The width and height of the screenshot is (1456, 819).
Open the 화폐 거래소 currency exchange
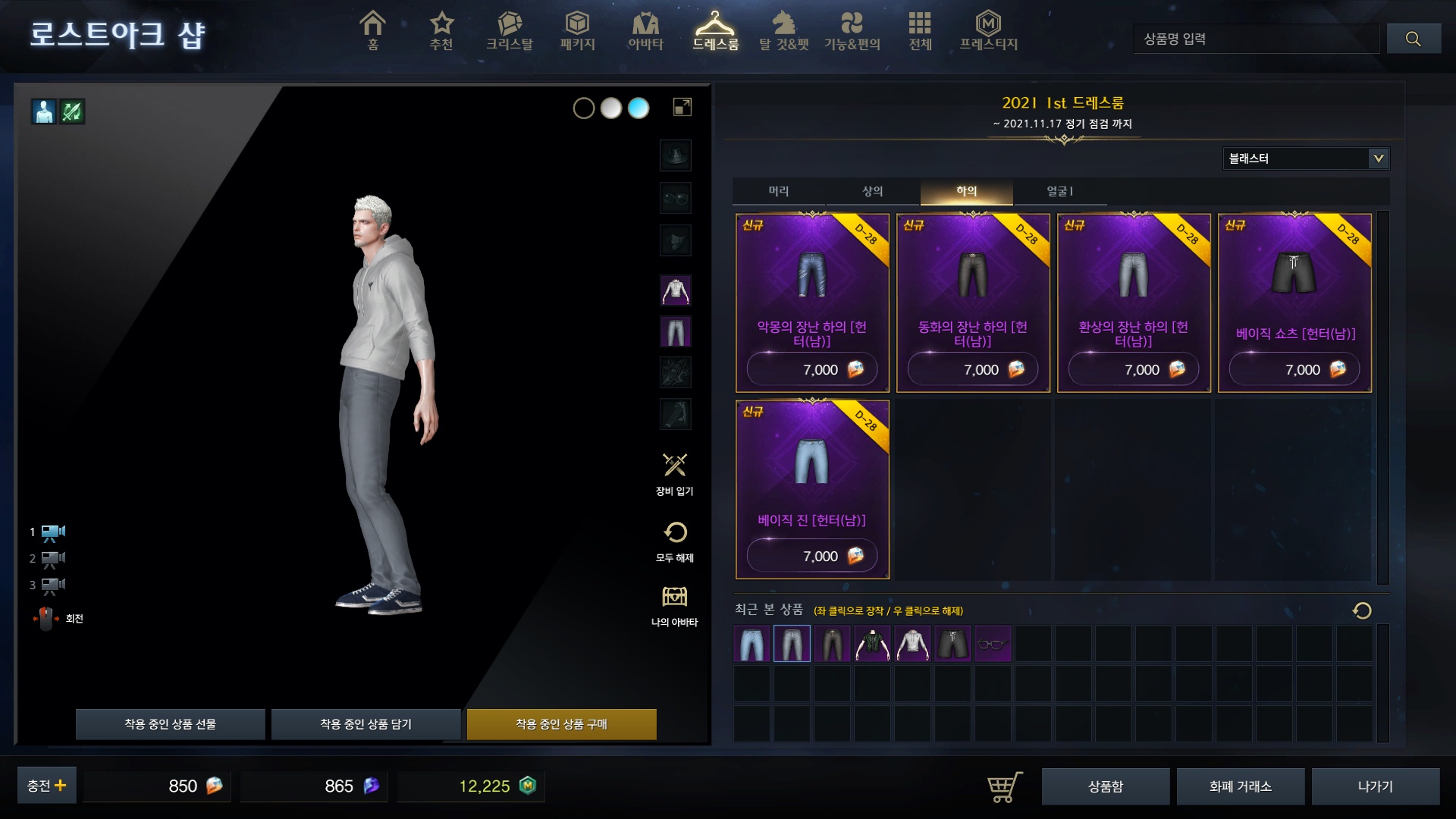click(1240, 786)
